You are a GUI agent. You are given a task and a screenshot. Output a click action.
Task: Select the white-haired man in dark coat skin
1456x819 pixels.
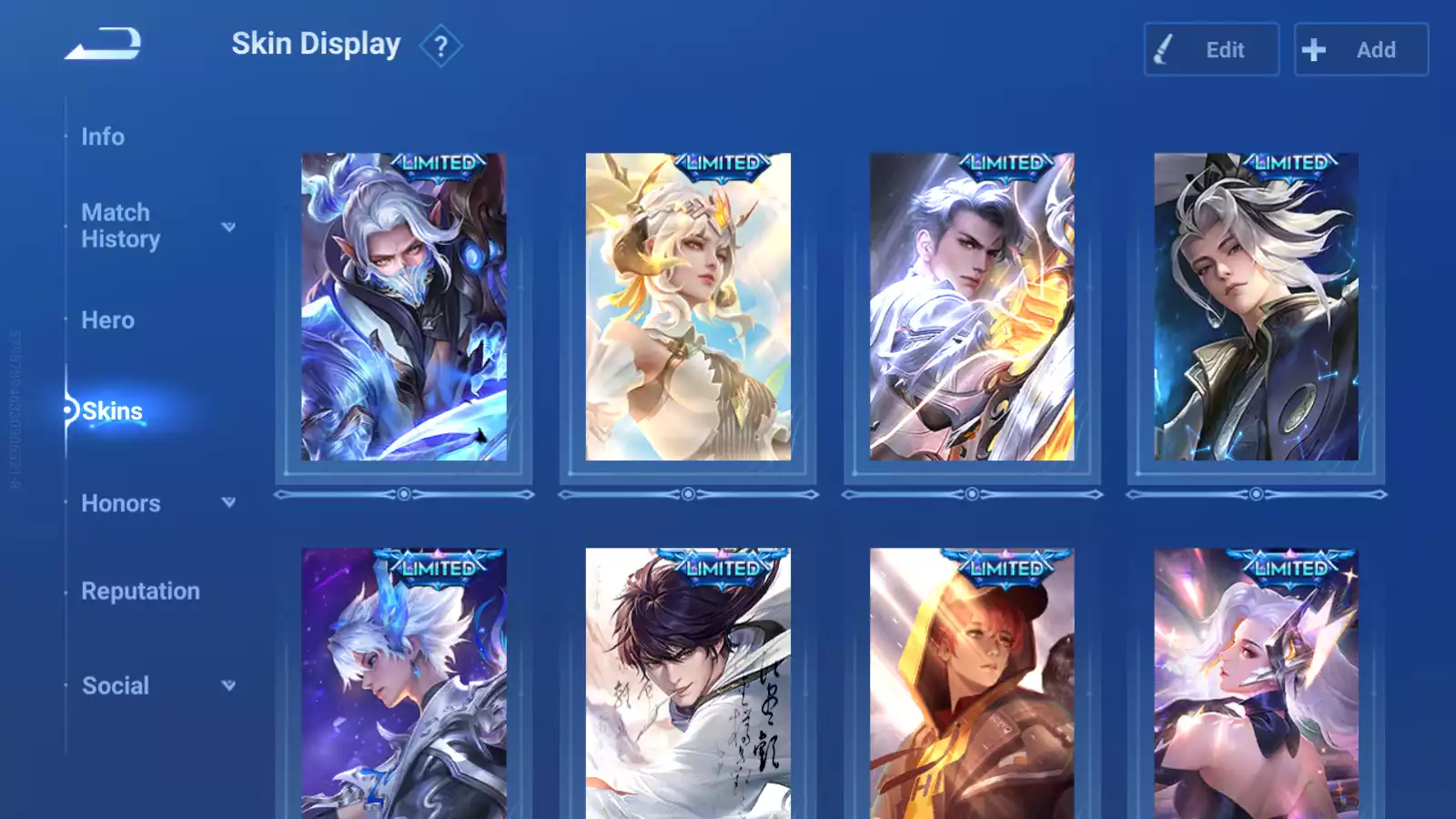click(x=1256, y=307)
